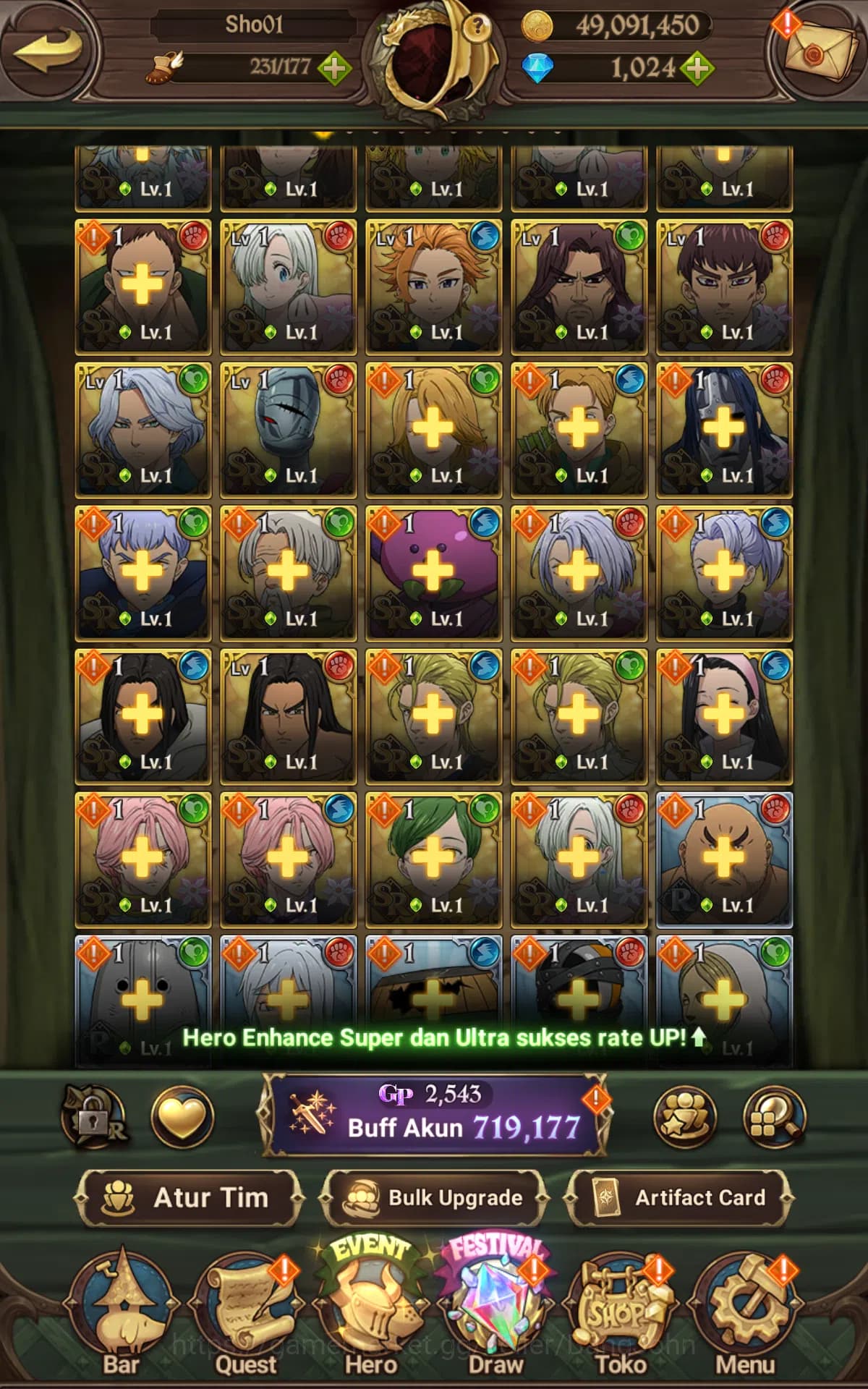This screenshot has width=868, height=1389.
Task: Tap the question mark help icon
Action: pos(476,27)
